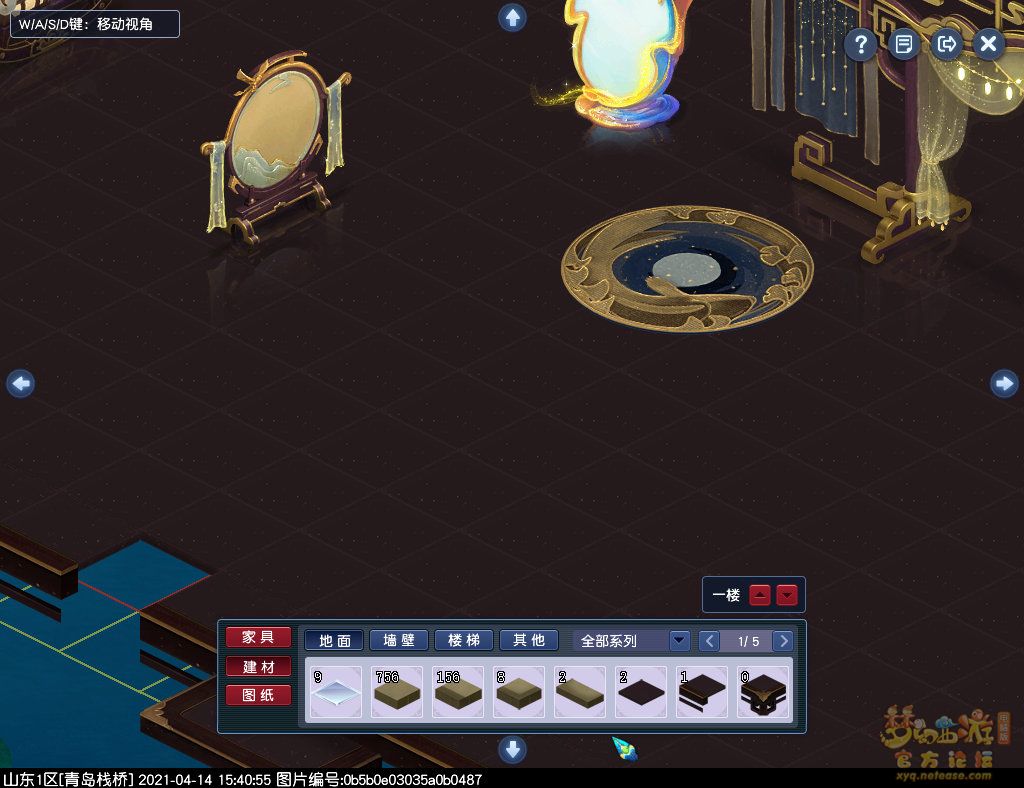Switch to the 楼梯 stairs tab

463,641
